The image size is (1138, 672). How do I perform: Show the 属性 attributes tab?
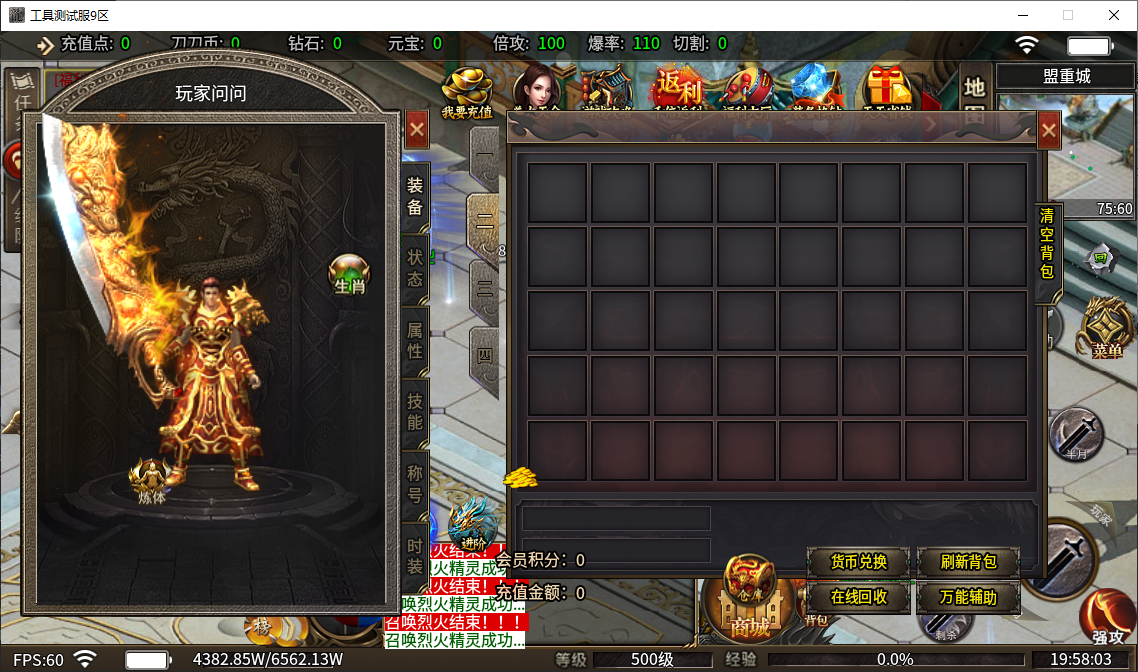click(x=415, y=340)
